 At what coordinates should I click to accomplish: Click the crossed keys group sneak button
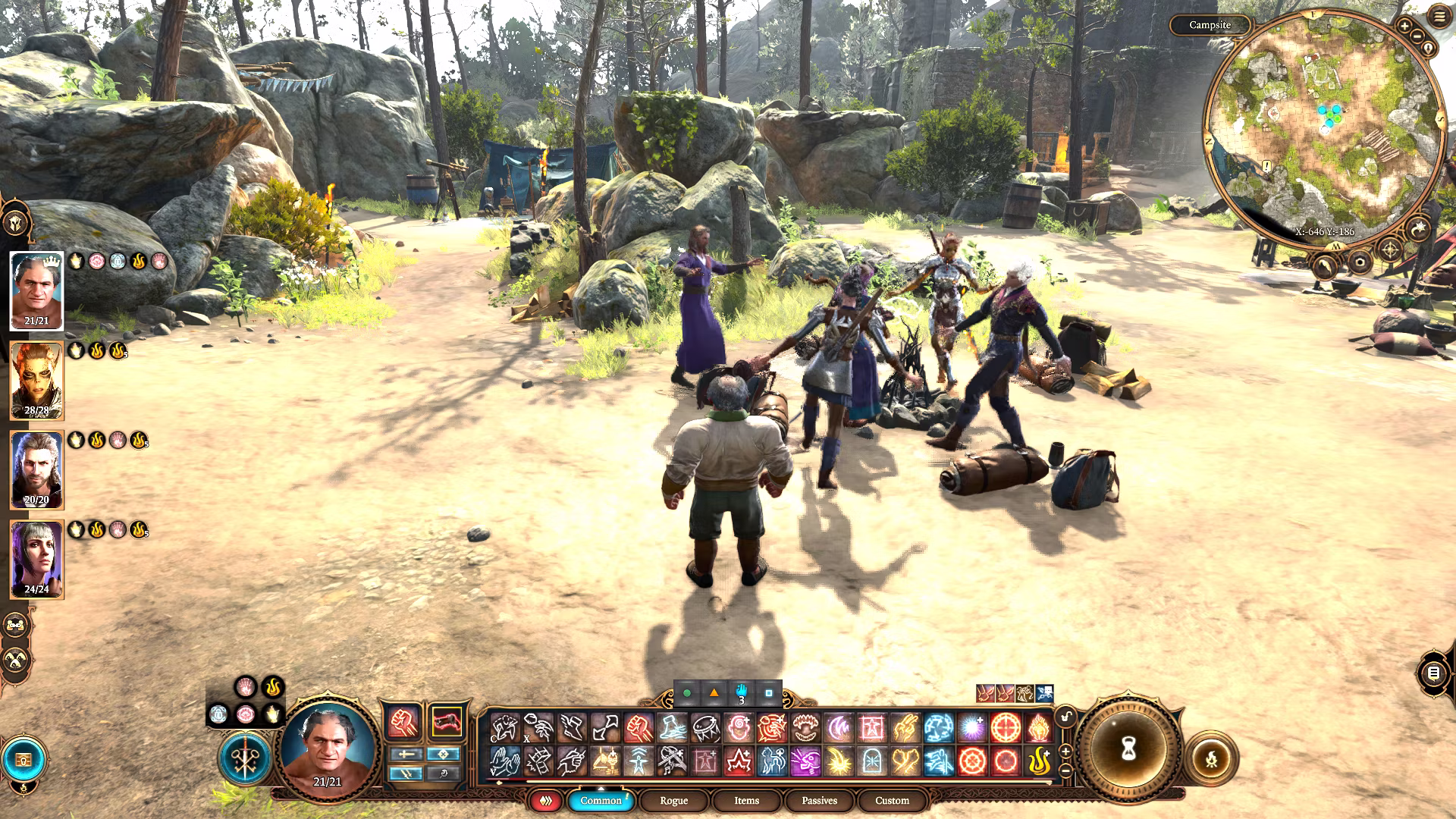[245, 758]
